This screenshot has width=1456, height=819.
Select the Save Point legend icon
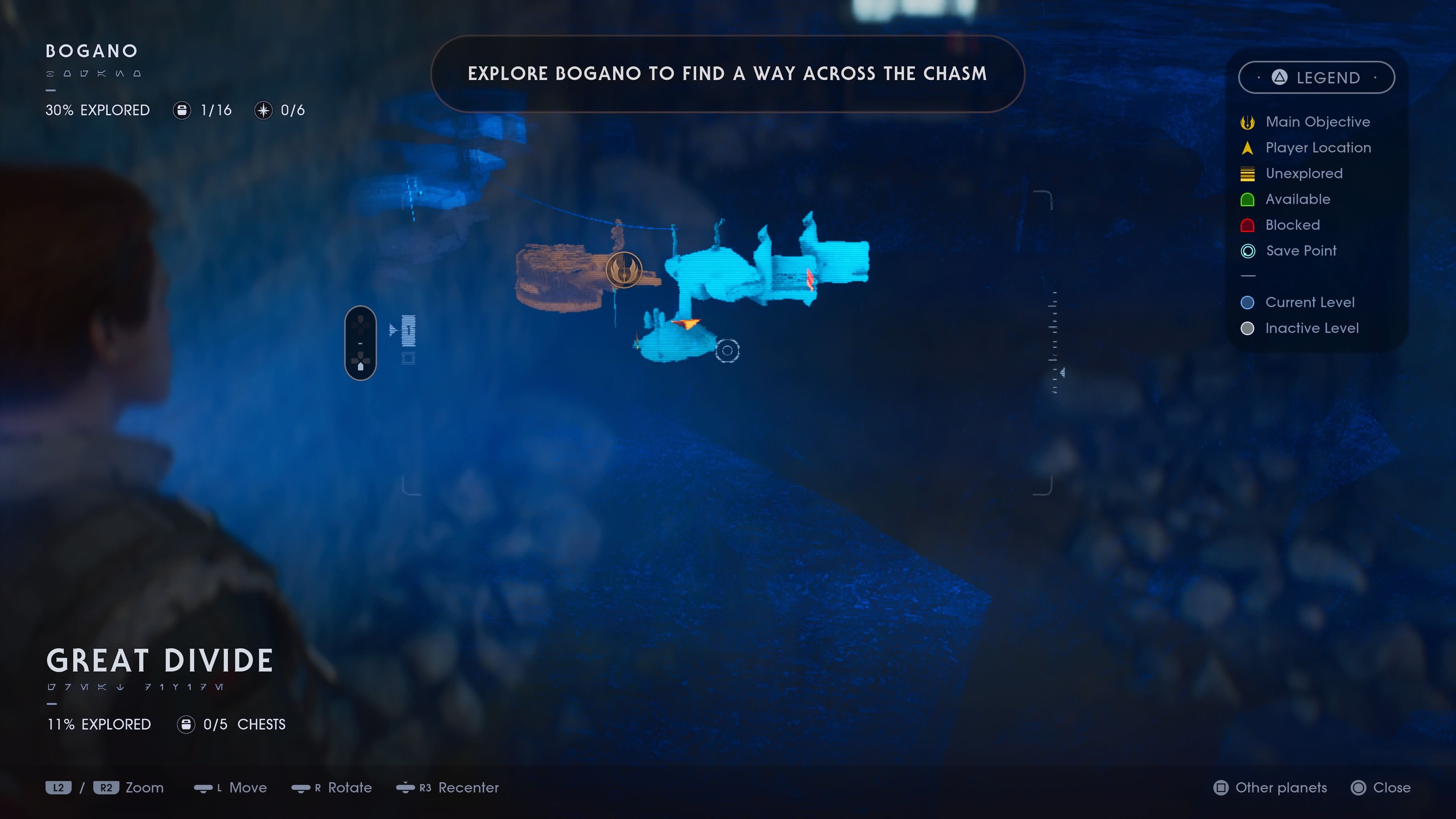pos(1247,251)
